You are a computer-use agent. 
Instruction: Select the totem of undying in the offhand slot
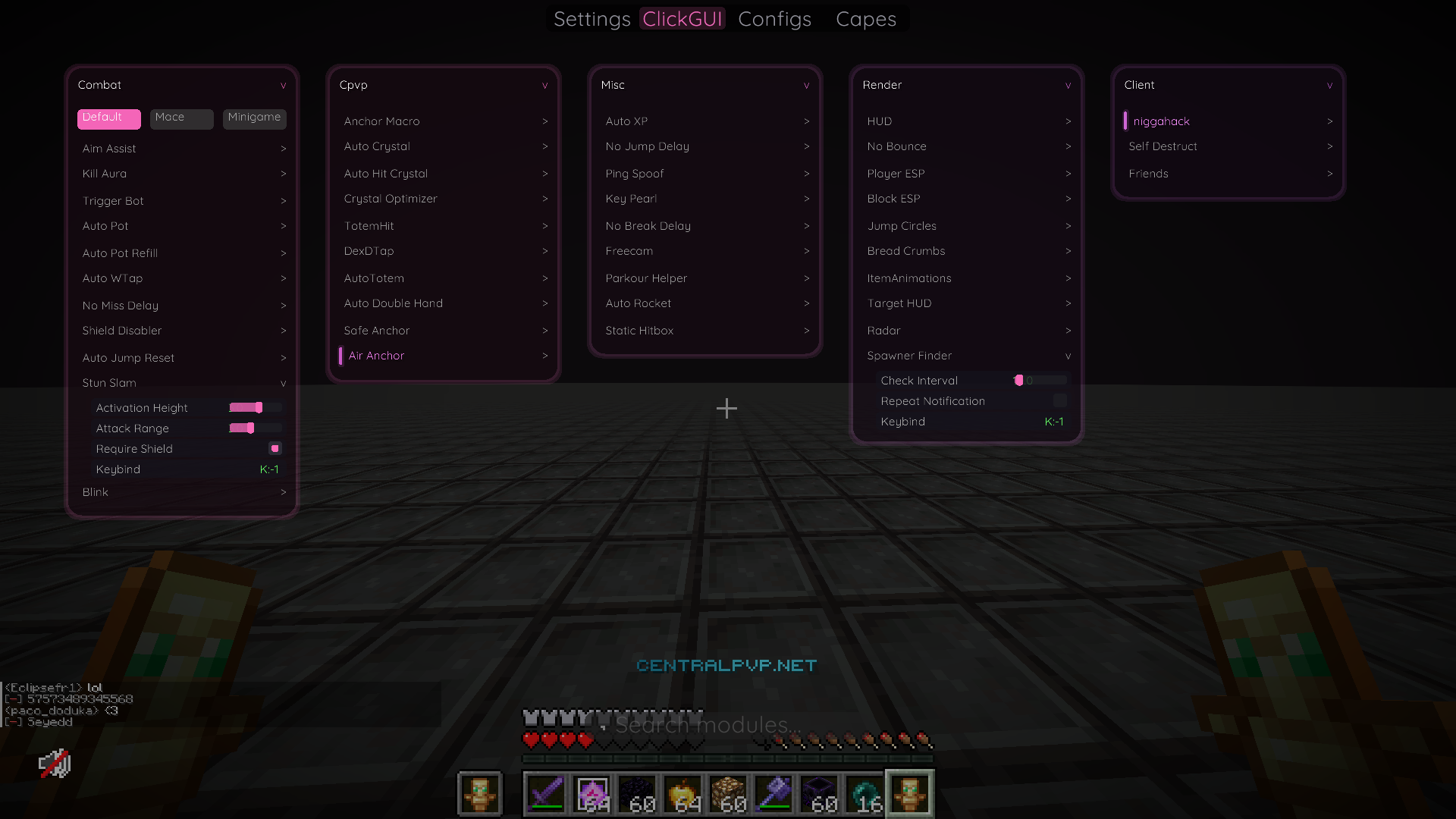pyautogui.click(x=479, y=794)
